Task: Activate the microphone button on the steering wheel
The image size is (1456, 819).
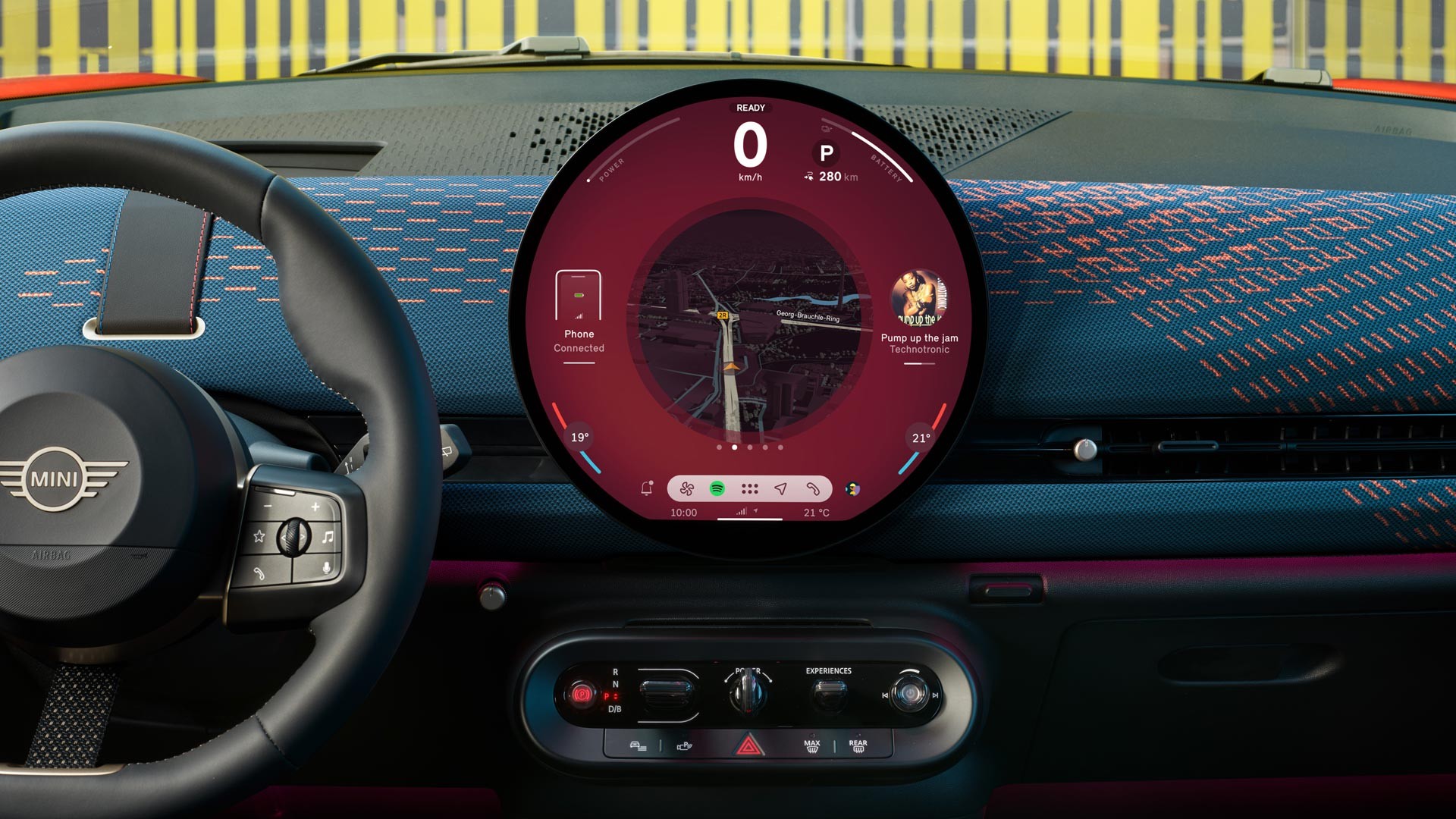Action: (x=325, y=568)
